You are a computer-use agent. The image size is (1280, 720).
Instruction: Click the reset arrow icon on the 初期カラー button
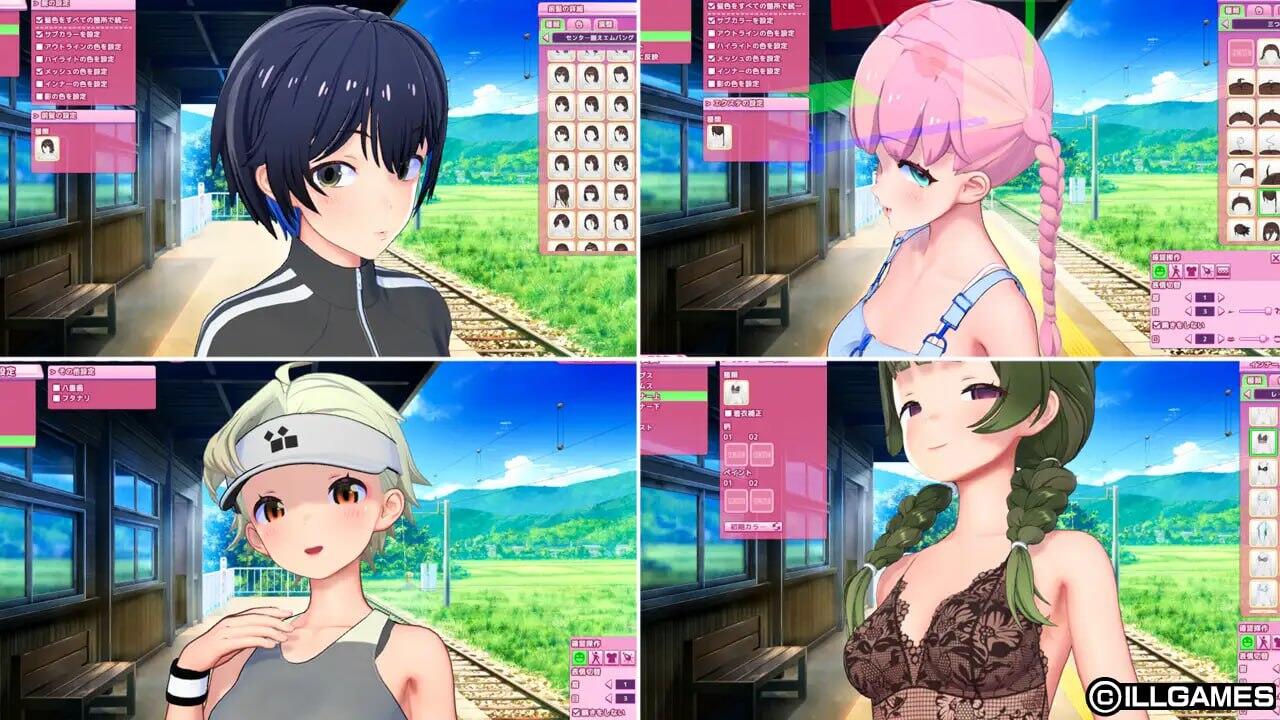776,524
